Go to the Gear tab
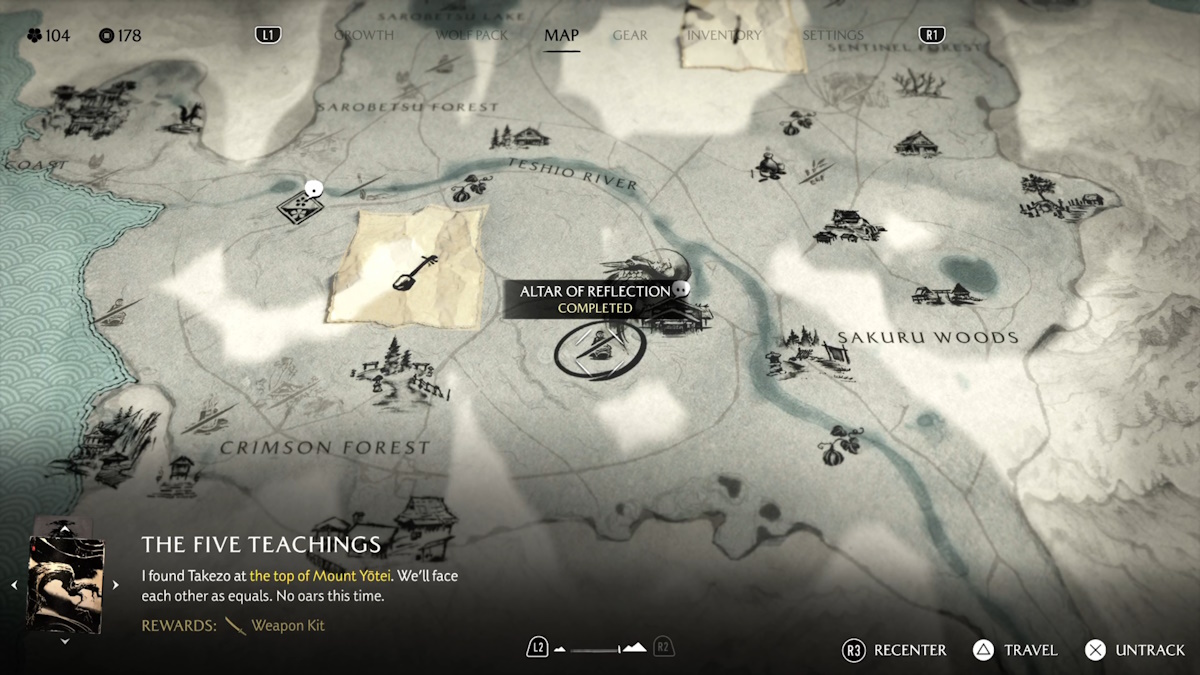1200x675 pixels. click(x=630, y=35)
